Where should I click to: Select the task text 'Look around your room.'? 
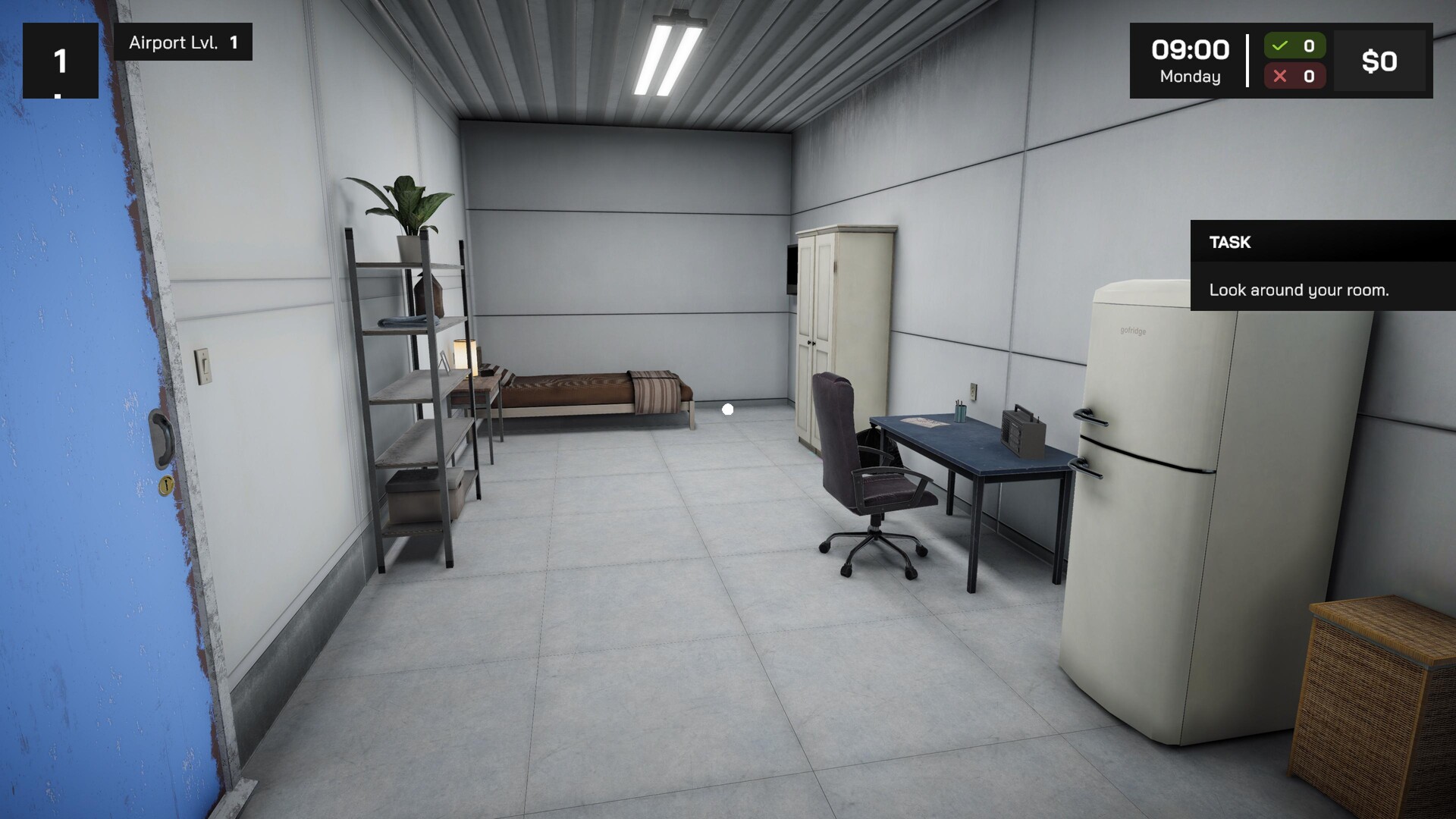click(x=1300, y=290)
